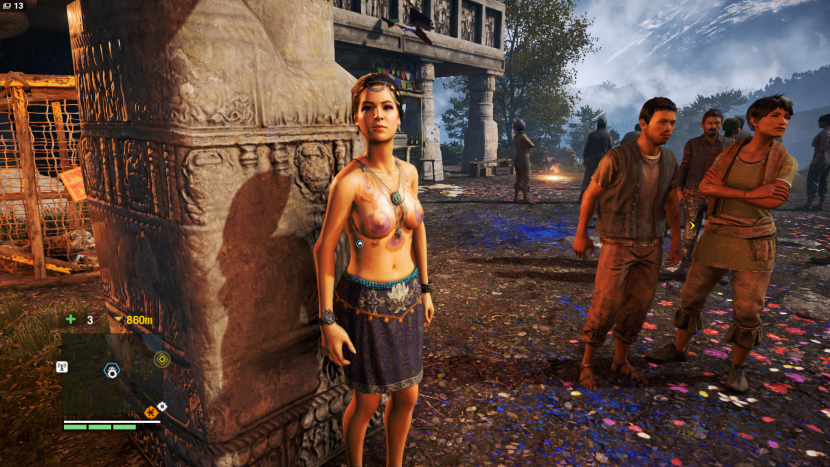The width and height of the screenshot is (830, 467).
Task: Select the orange marker at minimap edge
Action: click(150, 411)
